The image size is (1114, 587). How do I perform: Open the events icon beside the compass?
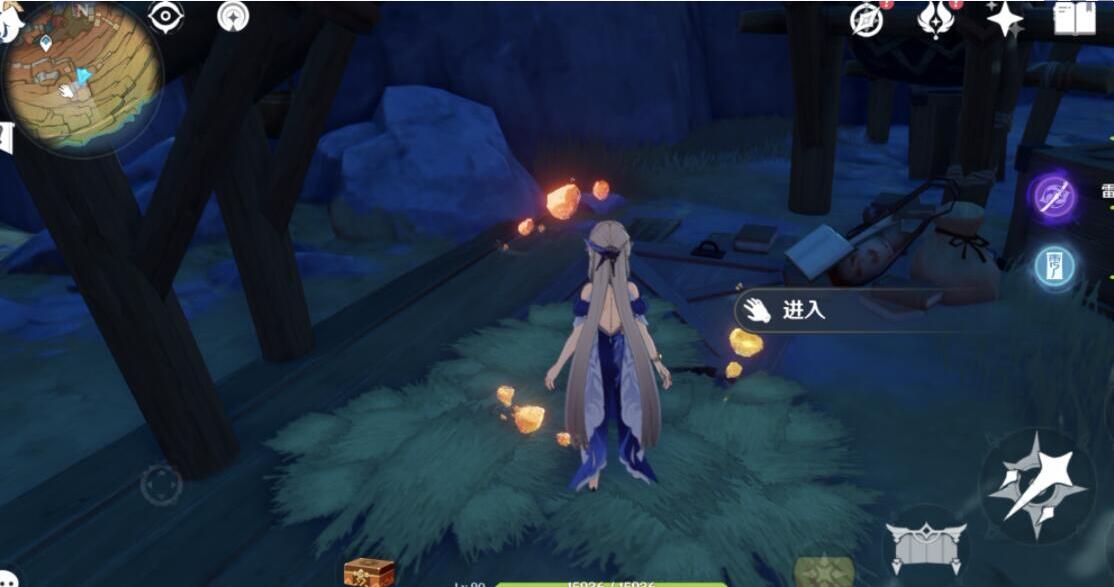click(x=936, y=19)
